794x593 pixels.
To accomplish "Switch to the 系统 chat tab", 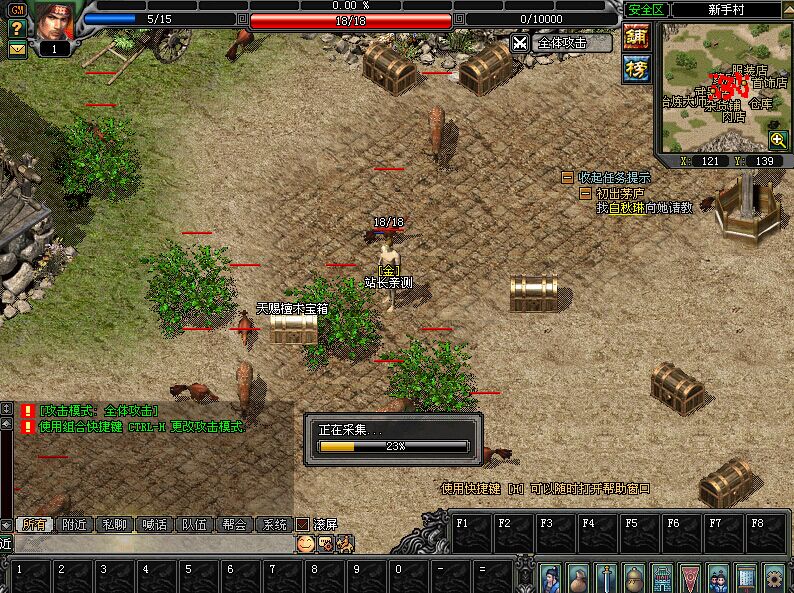I will (x=273, y=524).
